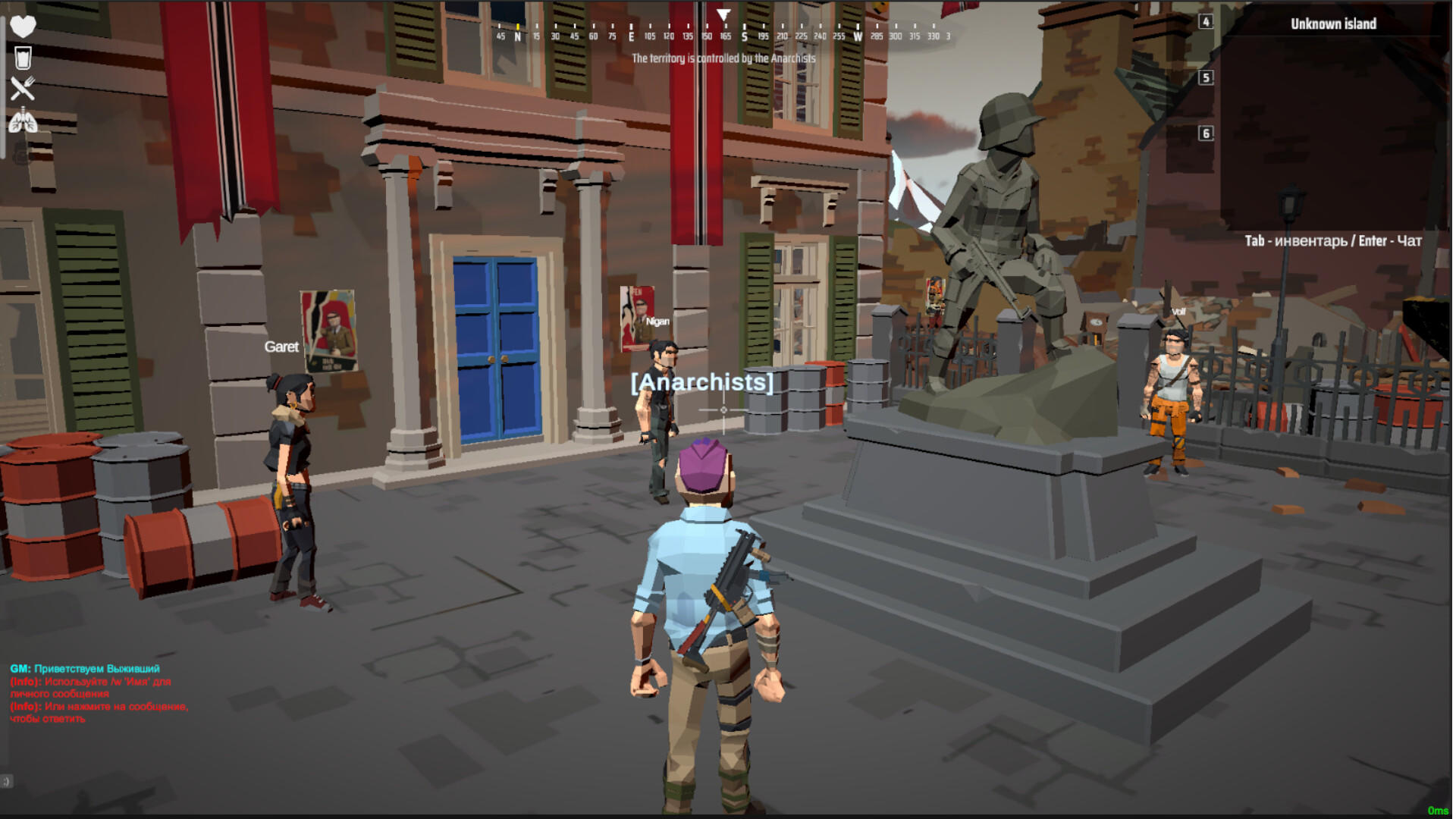The image size is (1456, 819).
Task: Click the compass heading pointer arrow
Action: click(x=722, y=14)
